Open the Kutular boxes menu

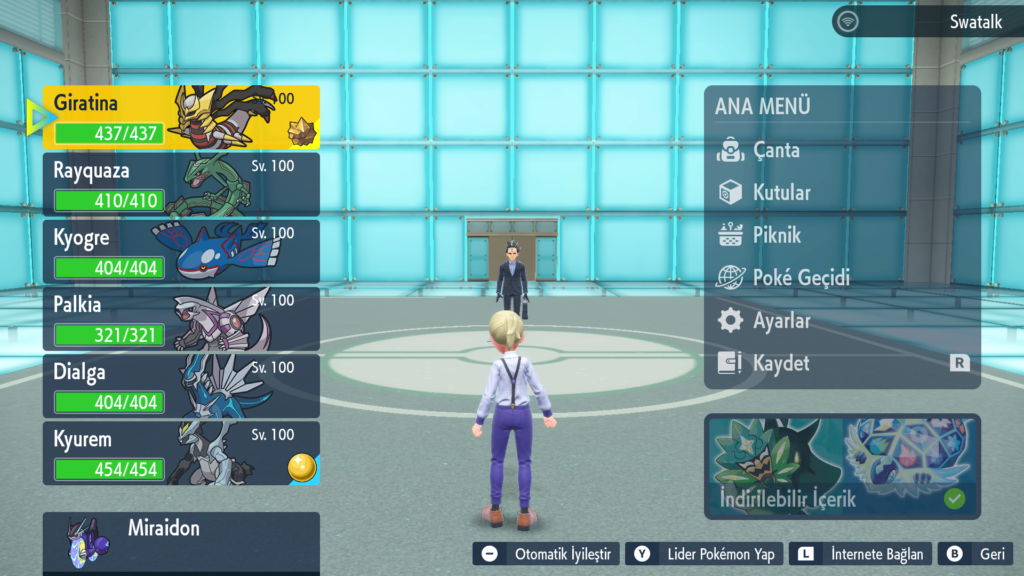[781, 193]
